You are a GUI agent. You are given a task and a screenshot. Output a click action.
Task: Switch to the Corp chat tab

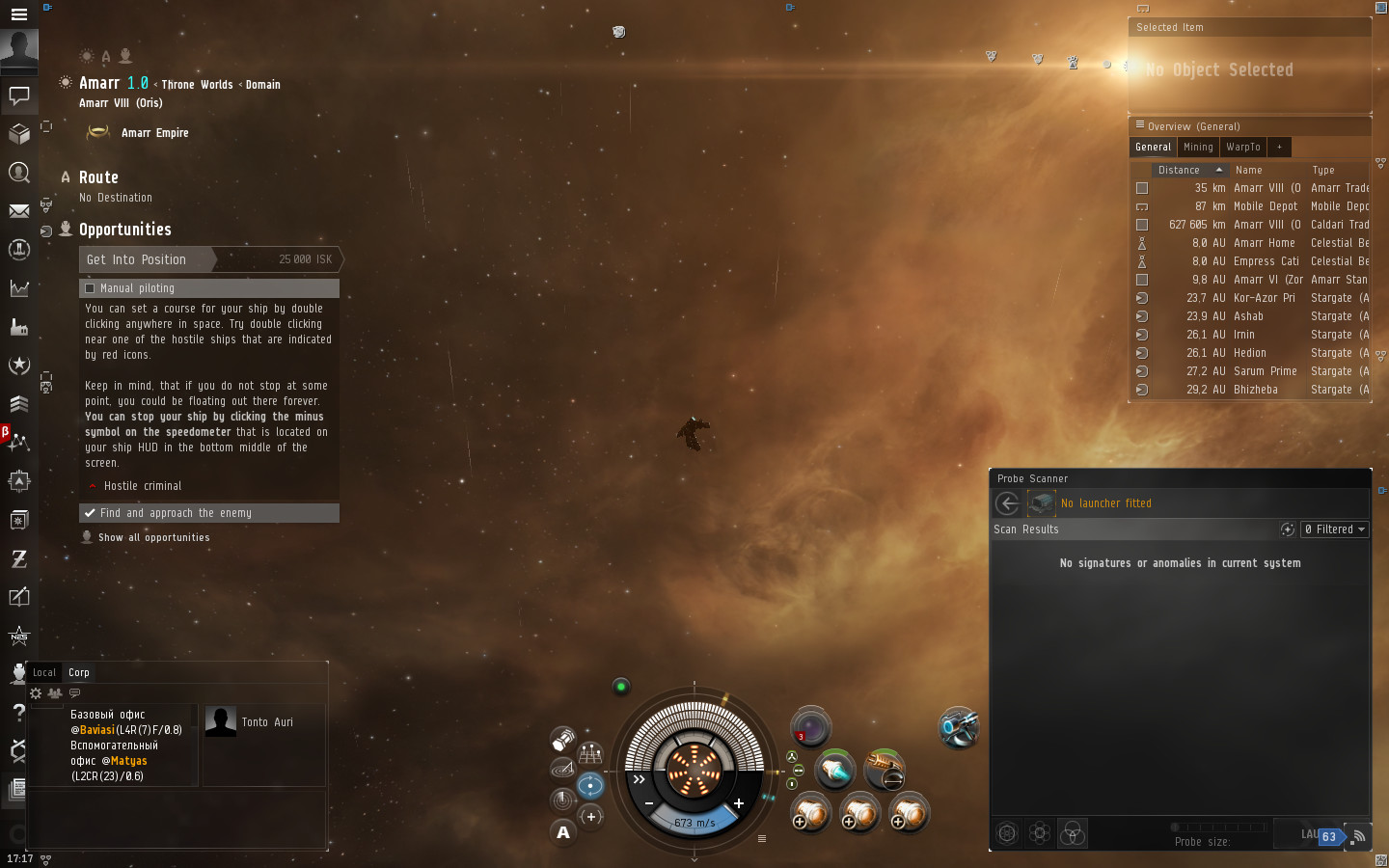tap(79, 673)
